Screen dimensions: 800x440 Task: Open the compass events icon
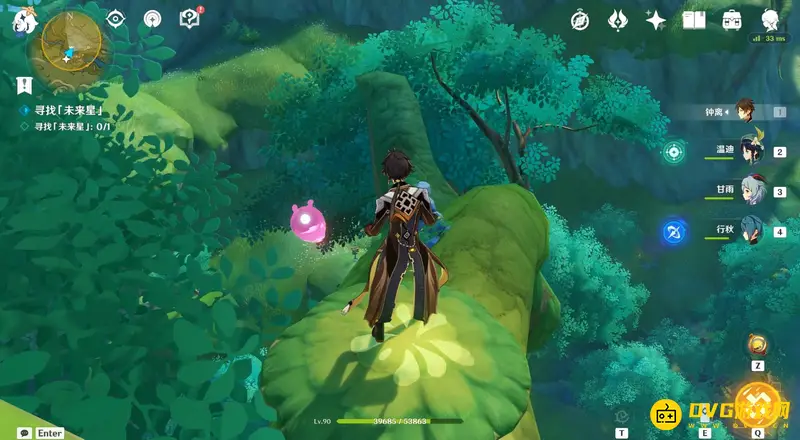point(580,19)
